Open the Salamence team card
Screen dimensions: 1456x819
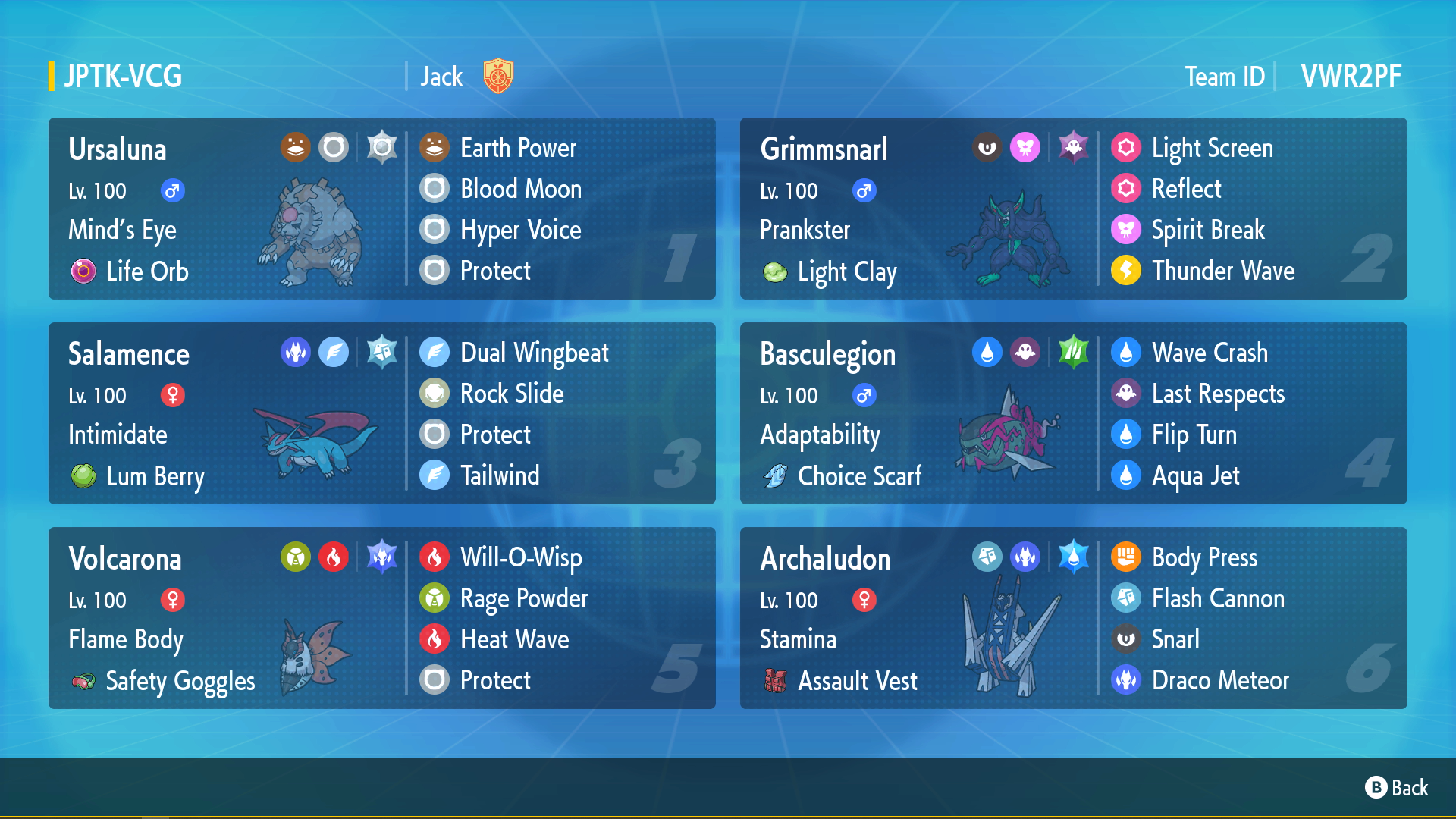click(x=381, y=413)
